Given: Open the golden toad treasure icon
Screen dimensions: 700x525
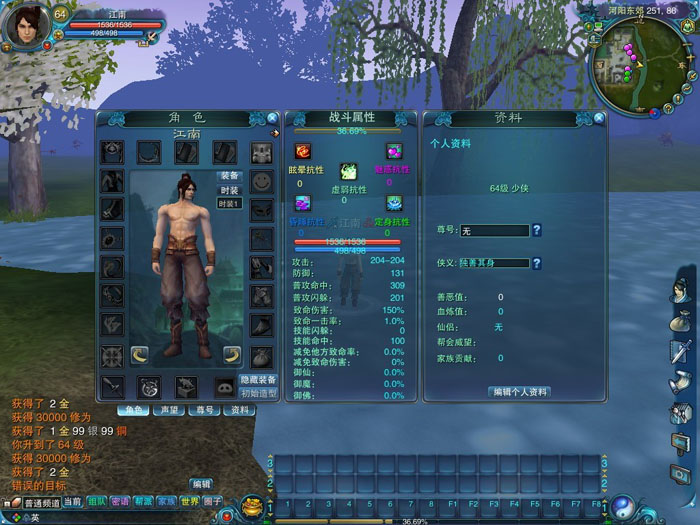Looking at the screenshot, I should point(251,503).
